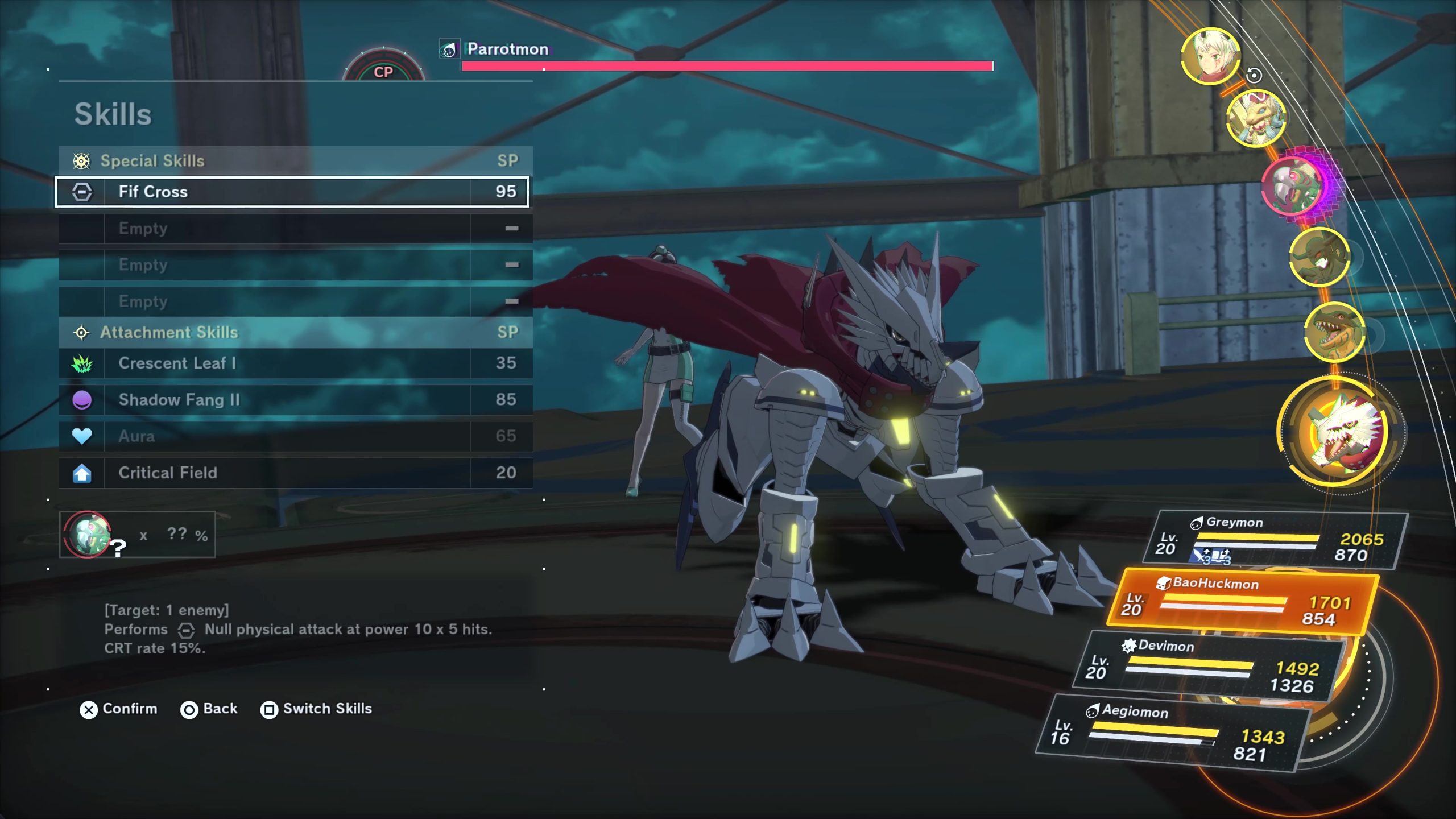Select Devimon's party status panel
This screenshot has width=1456, height=819.
click(x=1209, y=667)
